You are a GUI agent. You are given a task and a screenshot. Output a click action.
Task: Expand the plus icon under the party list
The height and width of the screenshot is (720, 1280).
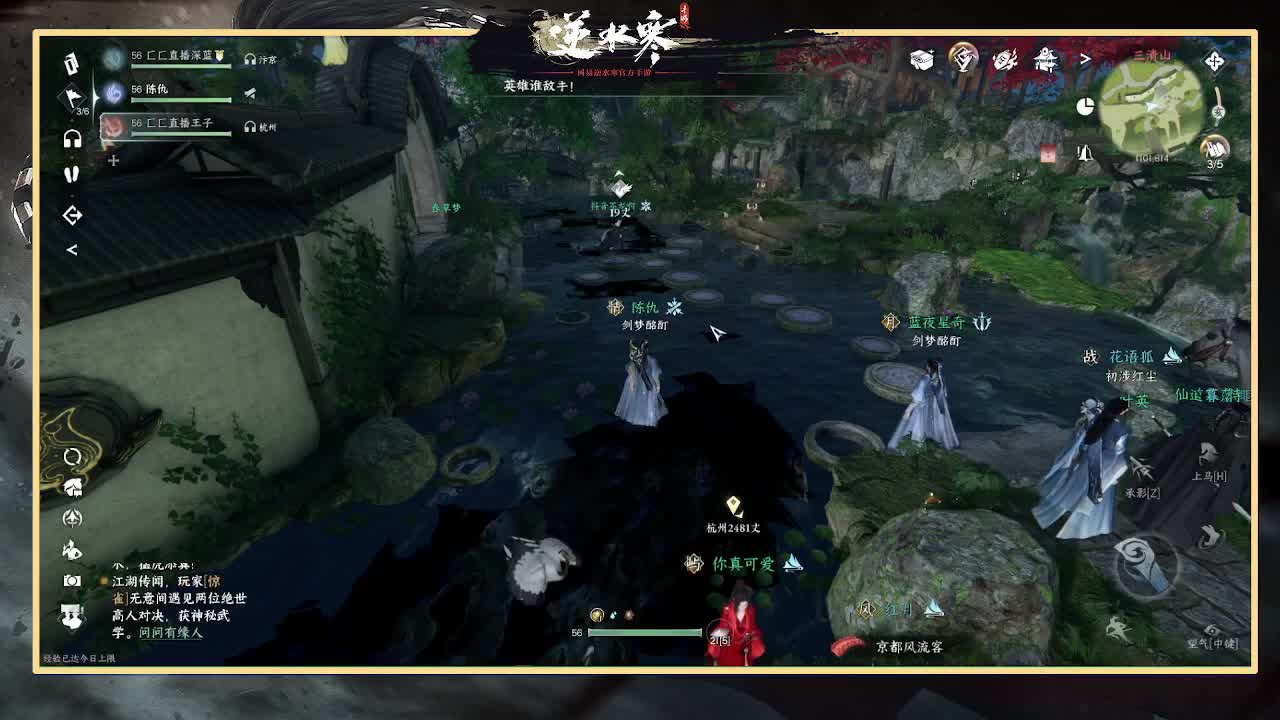(113, 158)
